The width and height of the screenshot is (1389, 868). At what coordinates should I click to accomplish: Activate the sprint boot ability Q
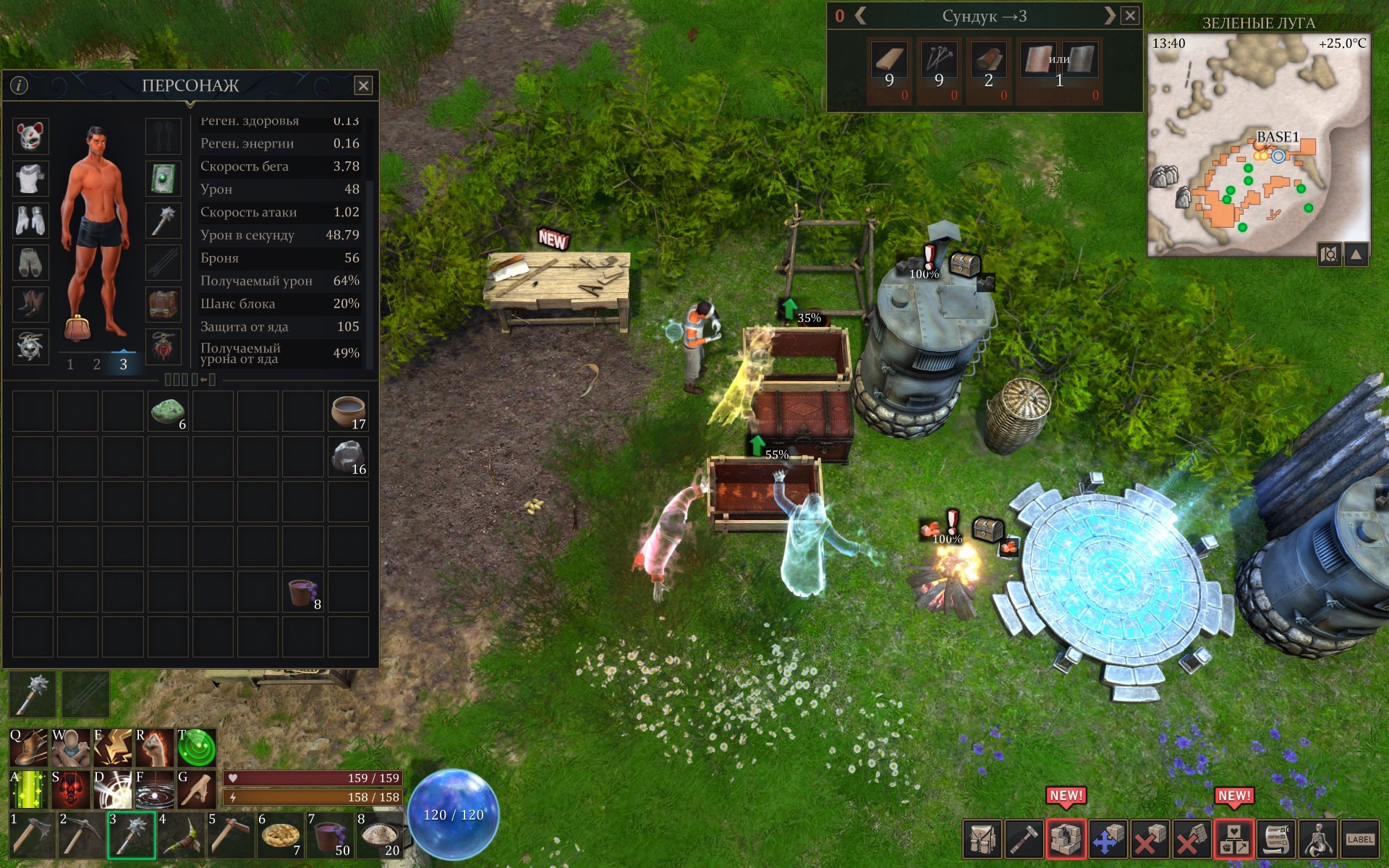[x=29, y=748]
